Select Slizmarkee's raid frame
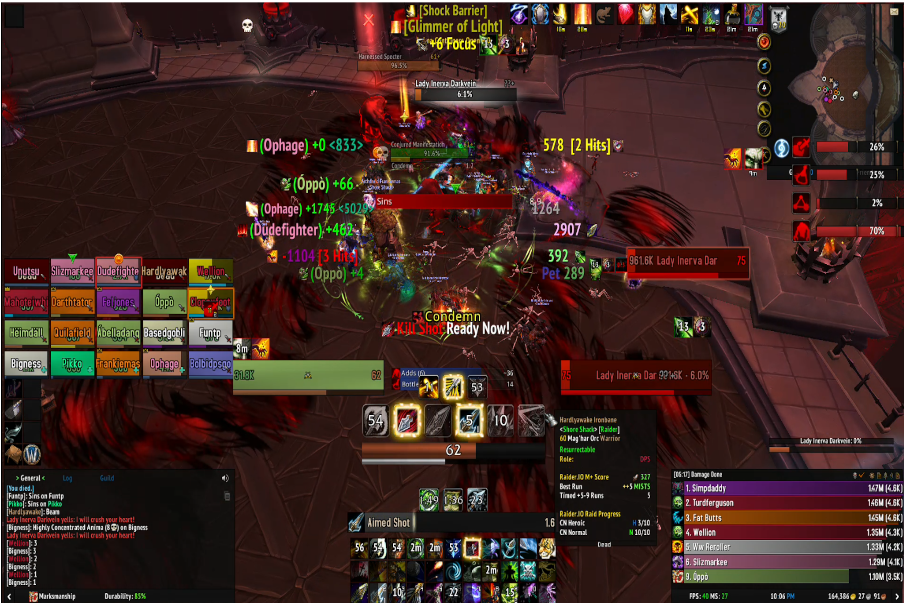Screen dimensions: 904x603 point(71,272)
